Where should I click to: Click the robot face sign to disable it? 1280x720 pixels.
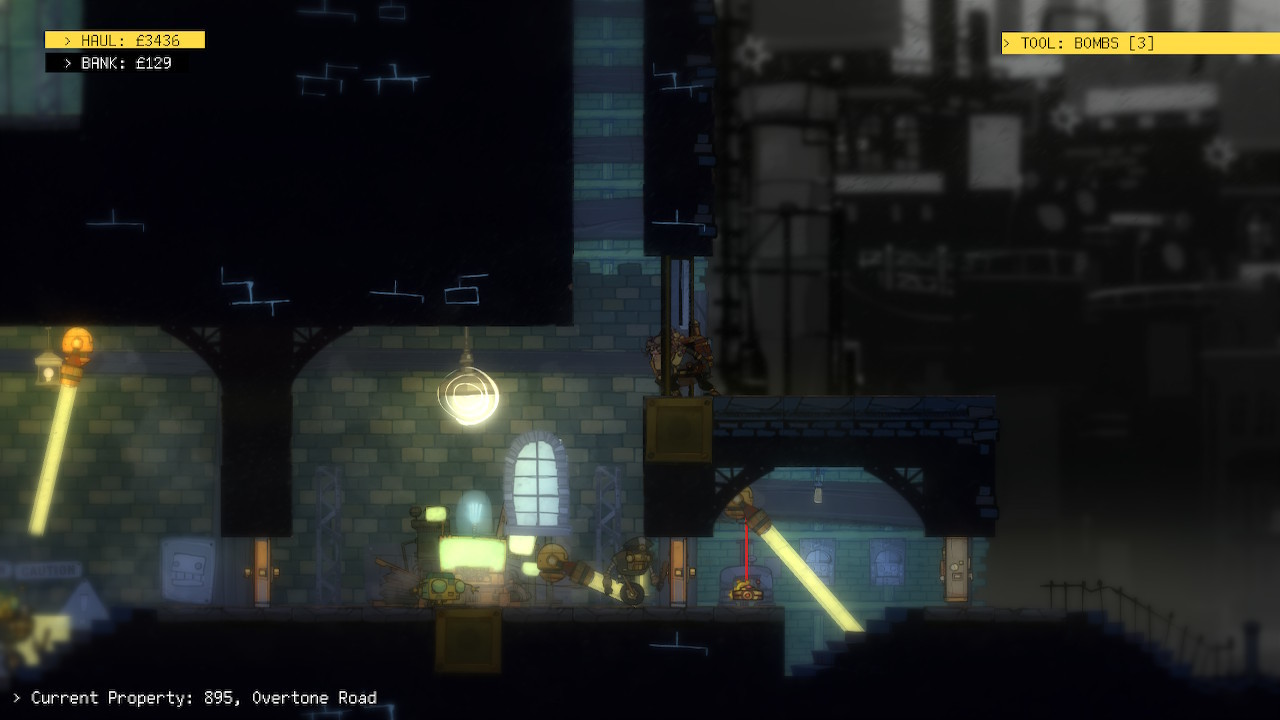click(190, 572)
